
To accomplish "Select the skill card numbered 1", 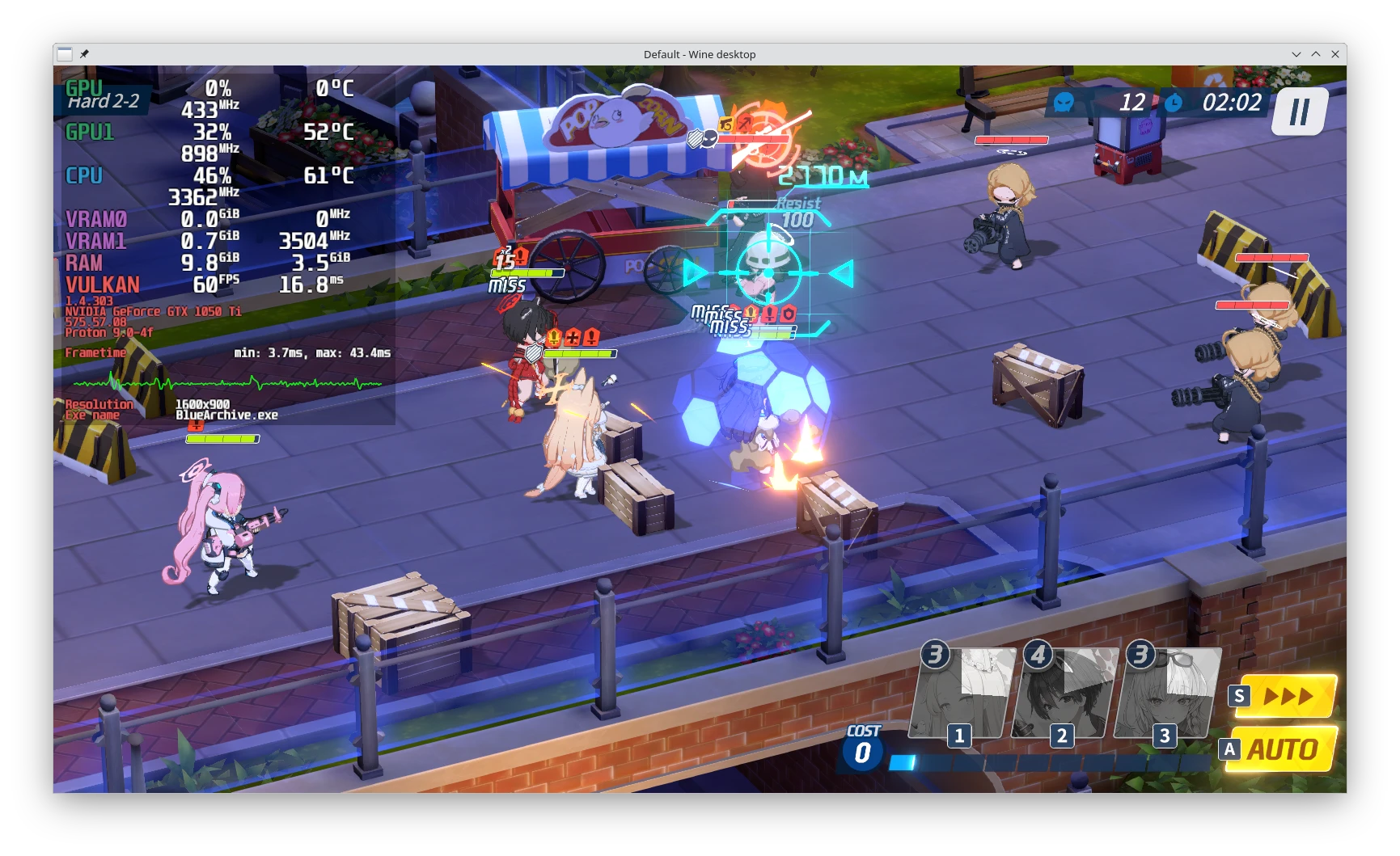I will 962,694.
